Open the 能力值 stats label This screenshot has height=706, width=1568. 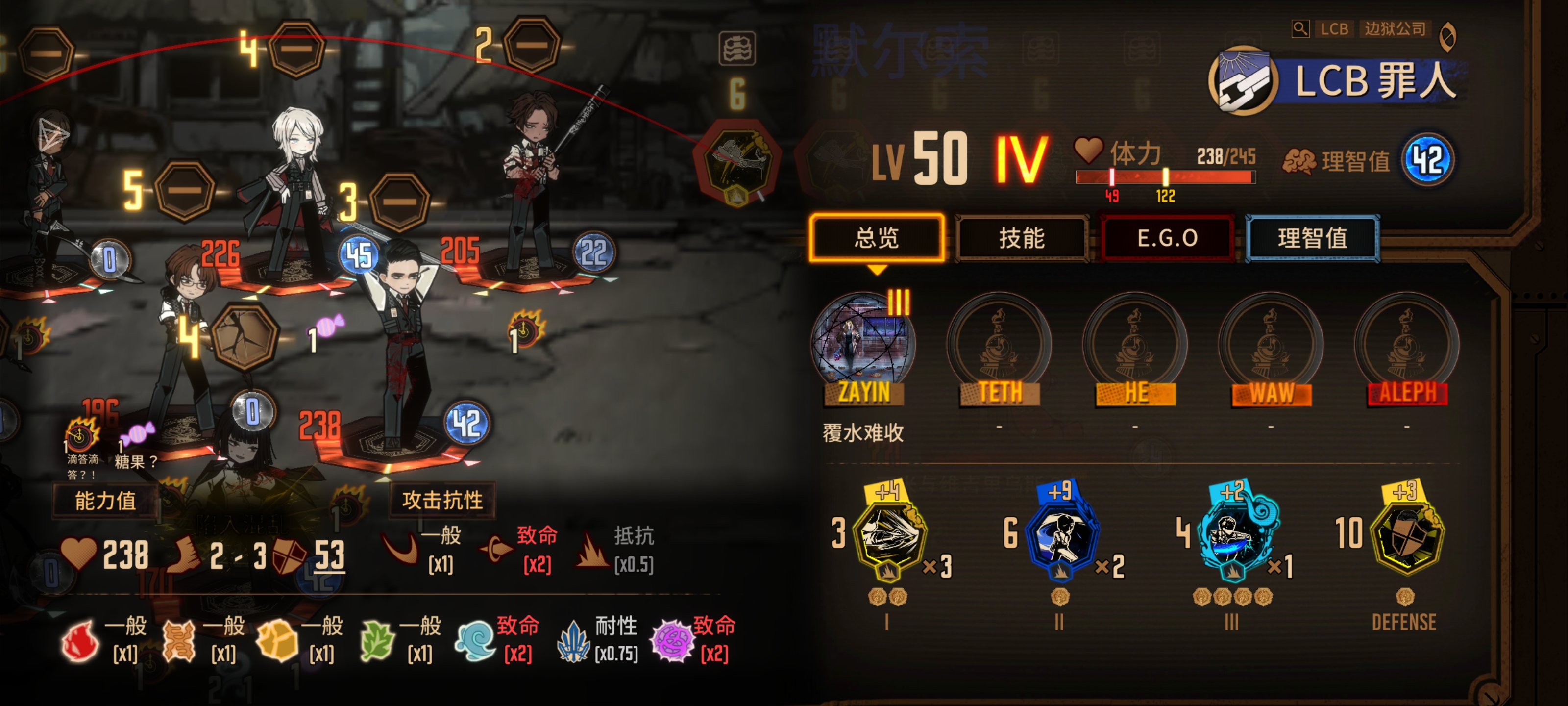tap(105, 501)
